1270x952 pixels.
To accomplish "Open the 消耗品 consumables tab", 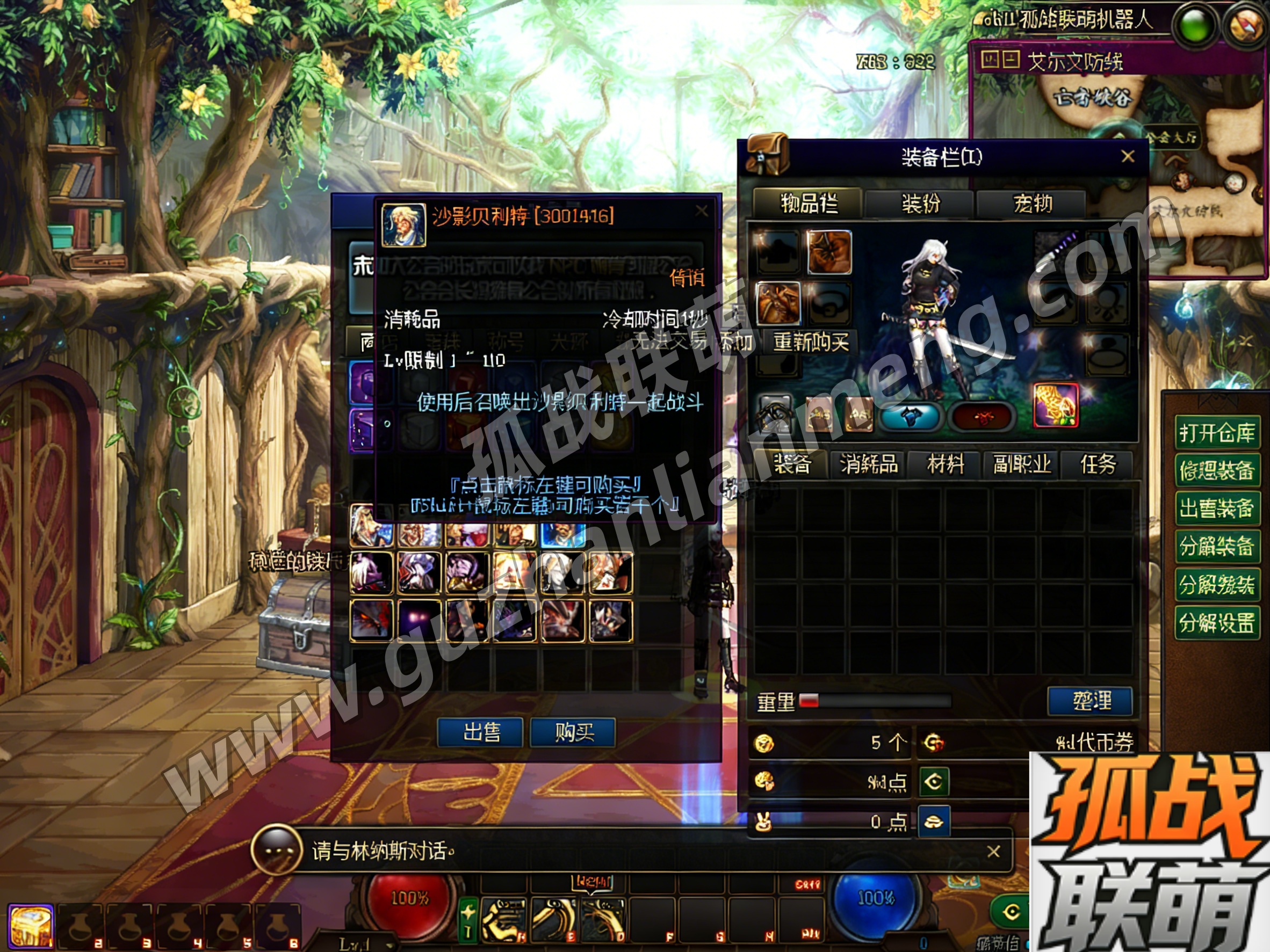I will pos(868,464).
